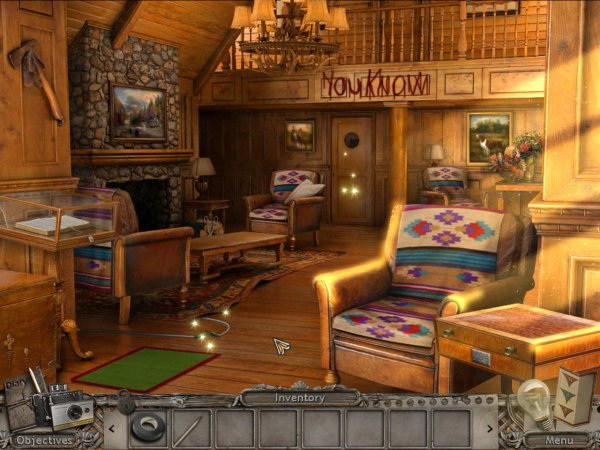
Task: Select the camera icon
Action: 71,410
